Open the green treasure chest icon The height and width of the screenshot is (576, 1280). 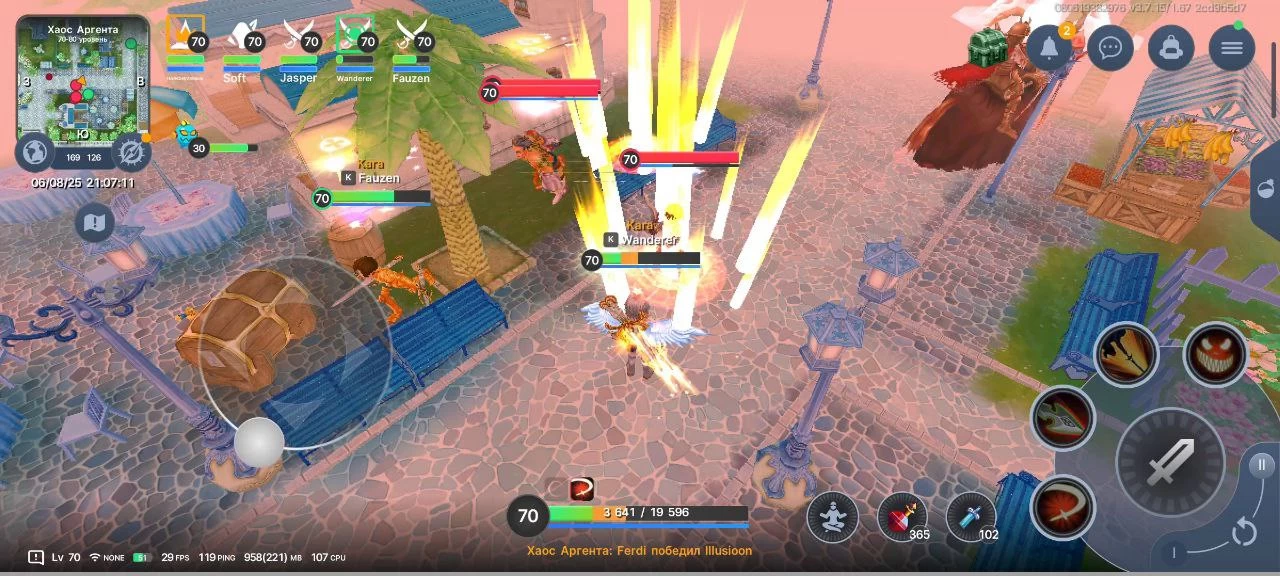[x=986, y=46]
